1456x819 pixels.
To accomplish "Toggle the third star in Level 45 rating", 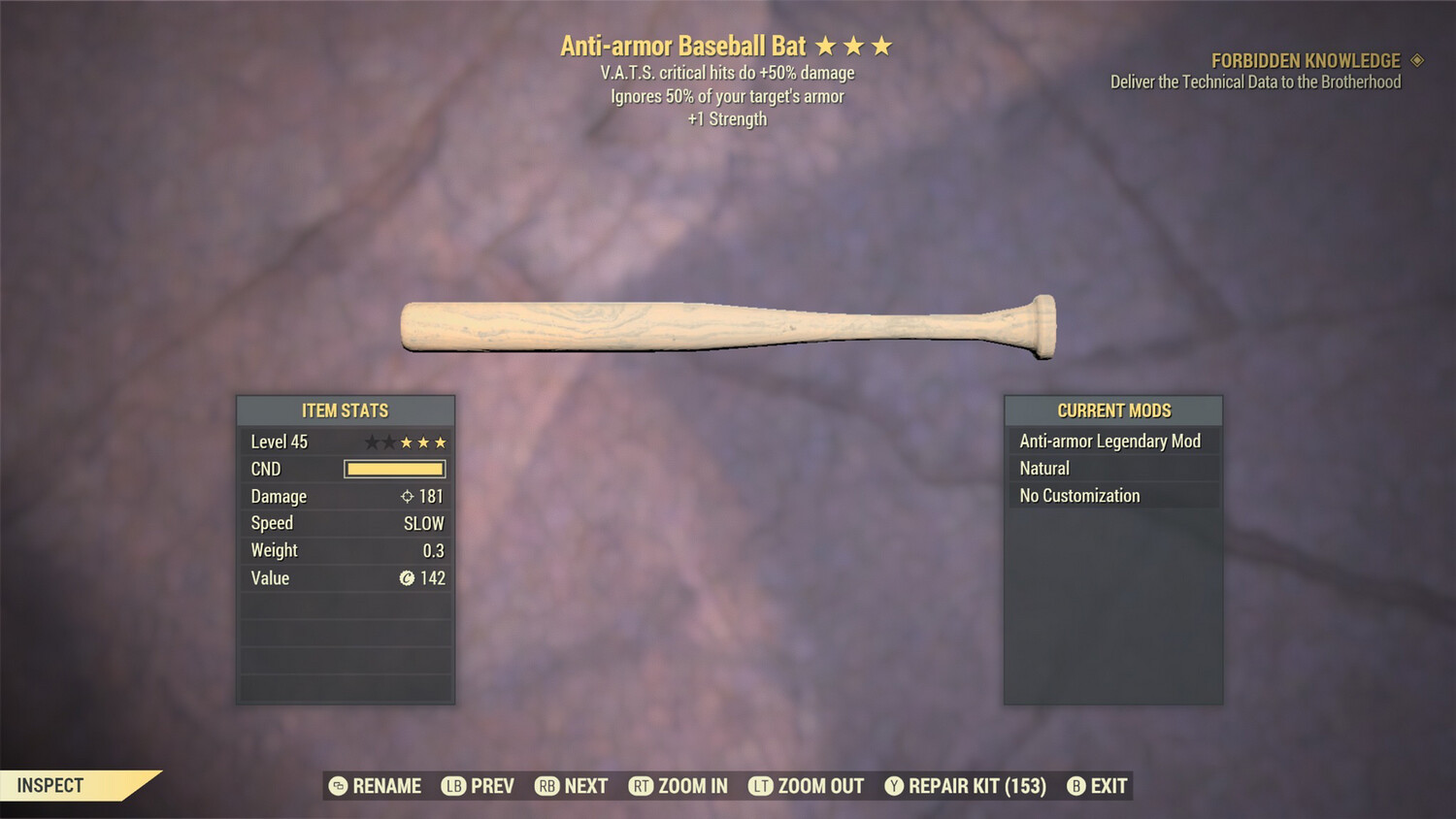I will (405, 442).
